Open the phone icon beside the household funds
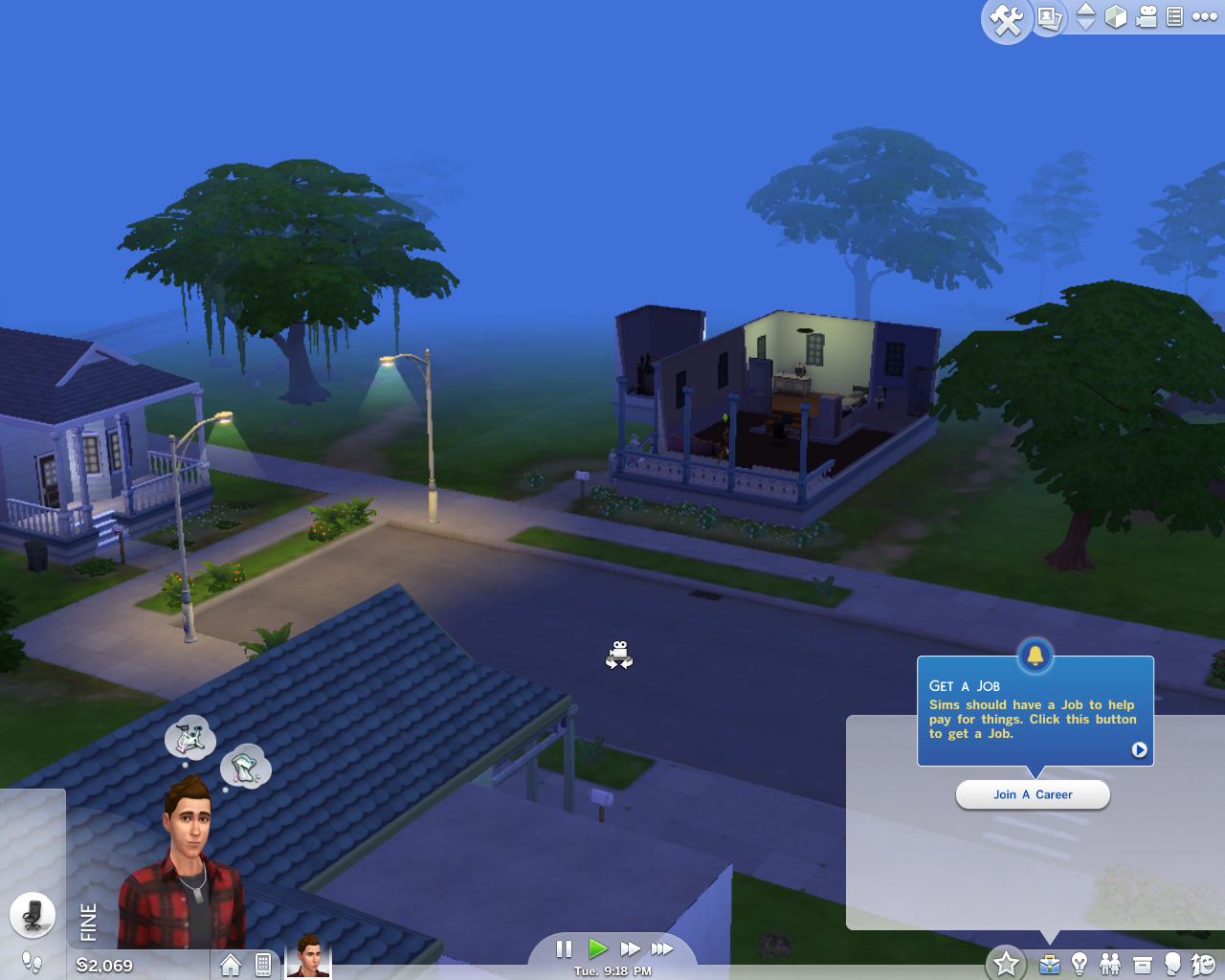Image resolution: width=1225 pixels, height=980 pixels. coord(263,964)
